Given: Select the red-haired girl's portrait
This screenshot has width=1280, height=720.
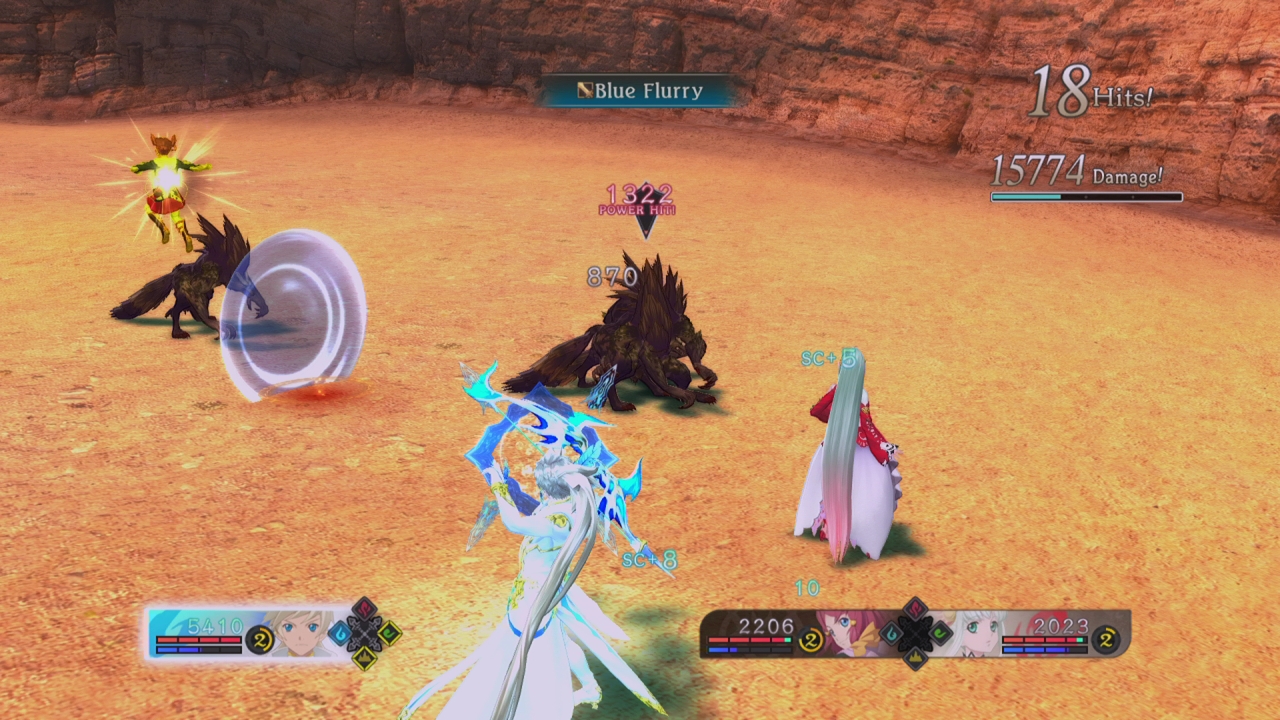Looking at the screenshot, I should click(x=845, y=632).
